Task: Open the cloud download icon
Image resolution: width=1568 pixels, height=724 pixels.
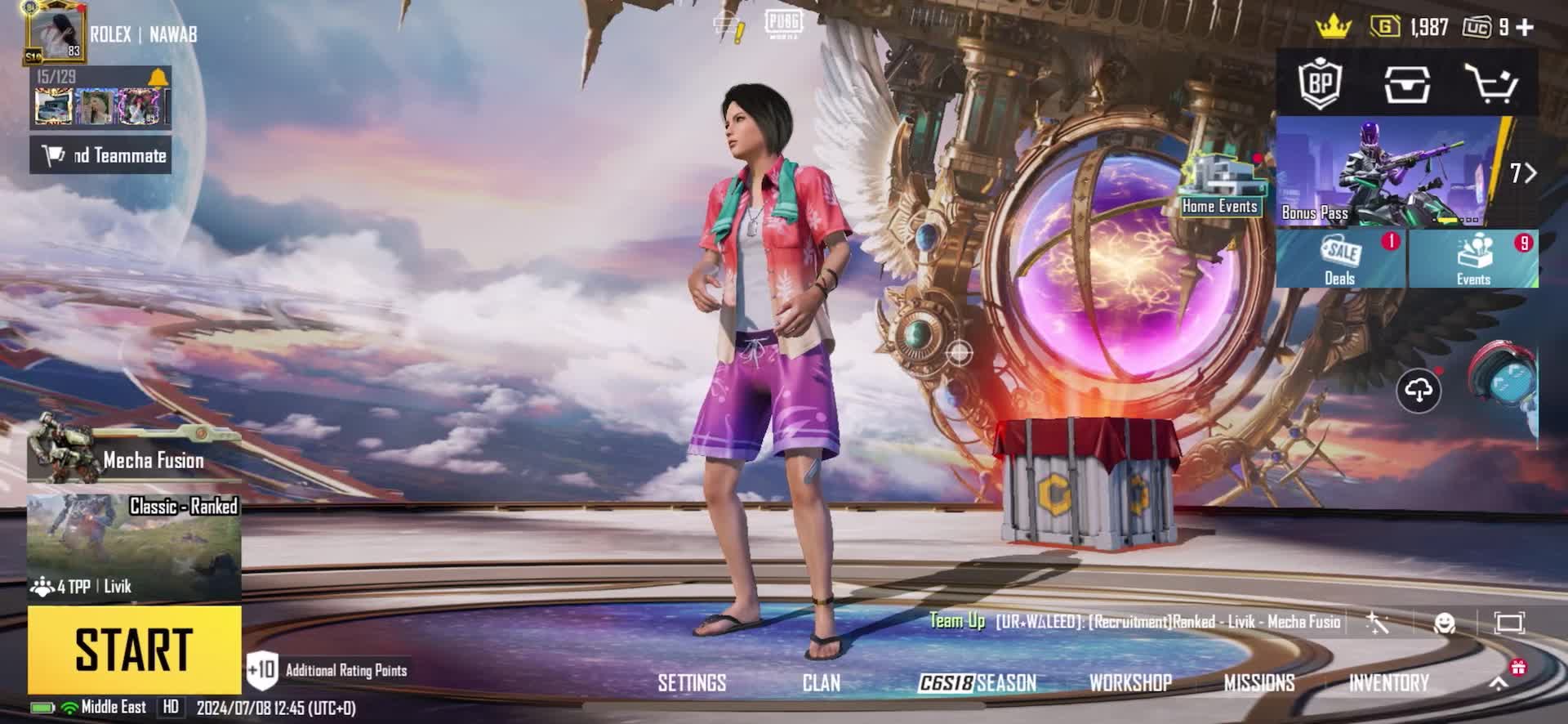Action: 1419,391
